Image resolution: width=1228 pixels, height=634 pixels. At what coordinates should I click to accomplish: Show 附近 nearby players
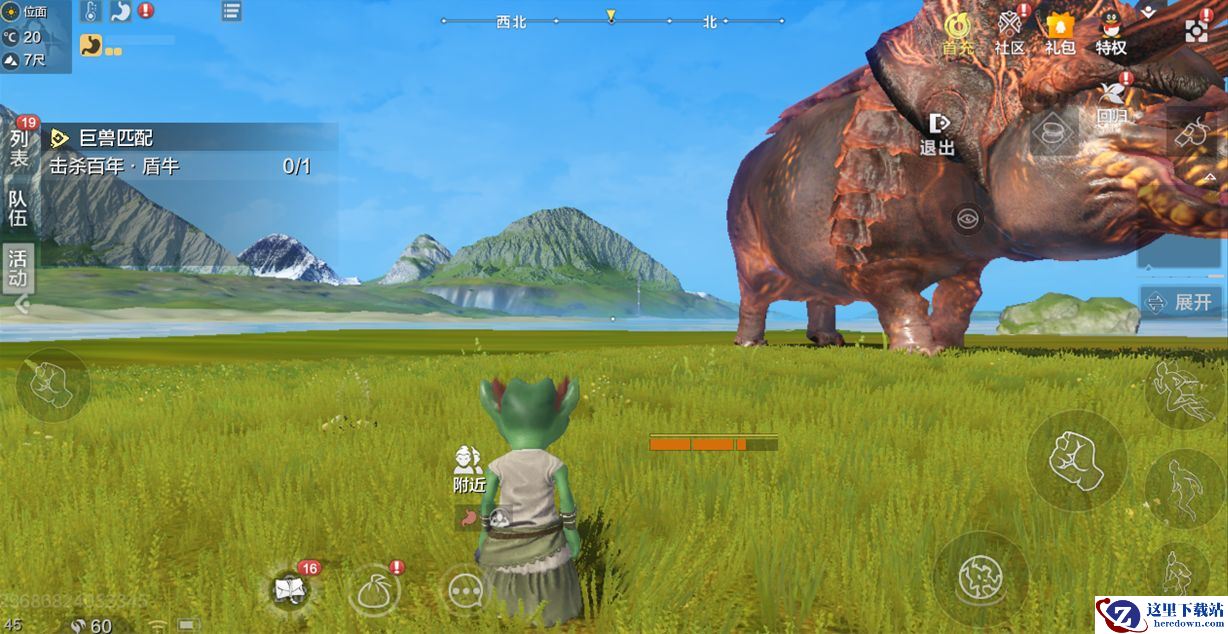[469, 469]
